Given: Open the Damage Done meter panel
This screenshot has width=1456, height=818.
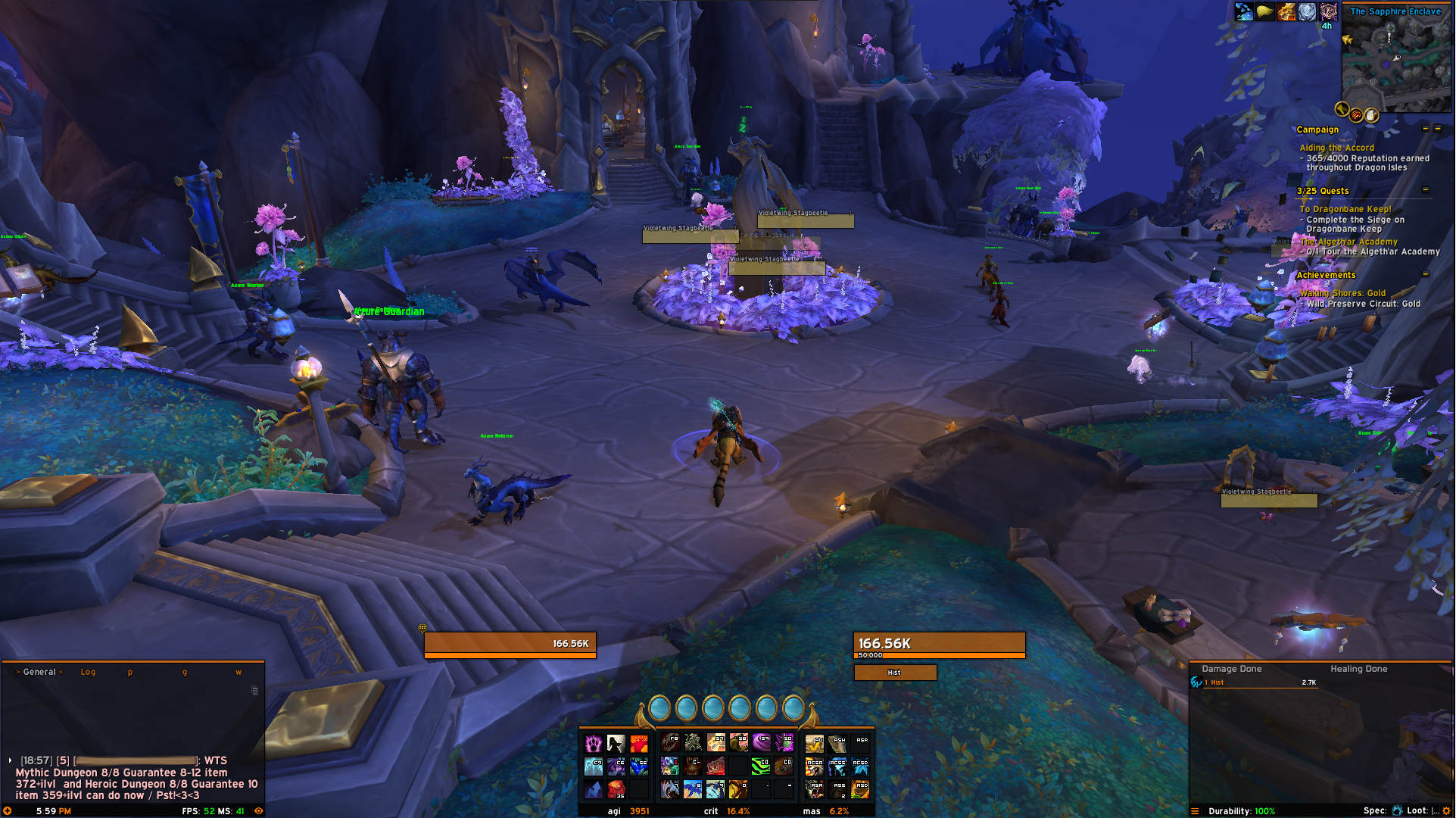Looking at the screenshot, I should point(1231,669).
